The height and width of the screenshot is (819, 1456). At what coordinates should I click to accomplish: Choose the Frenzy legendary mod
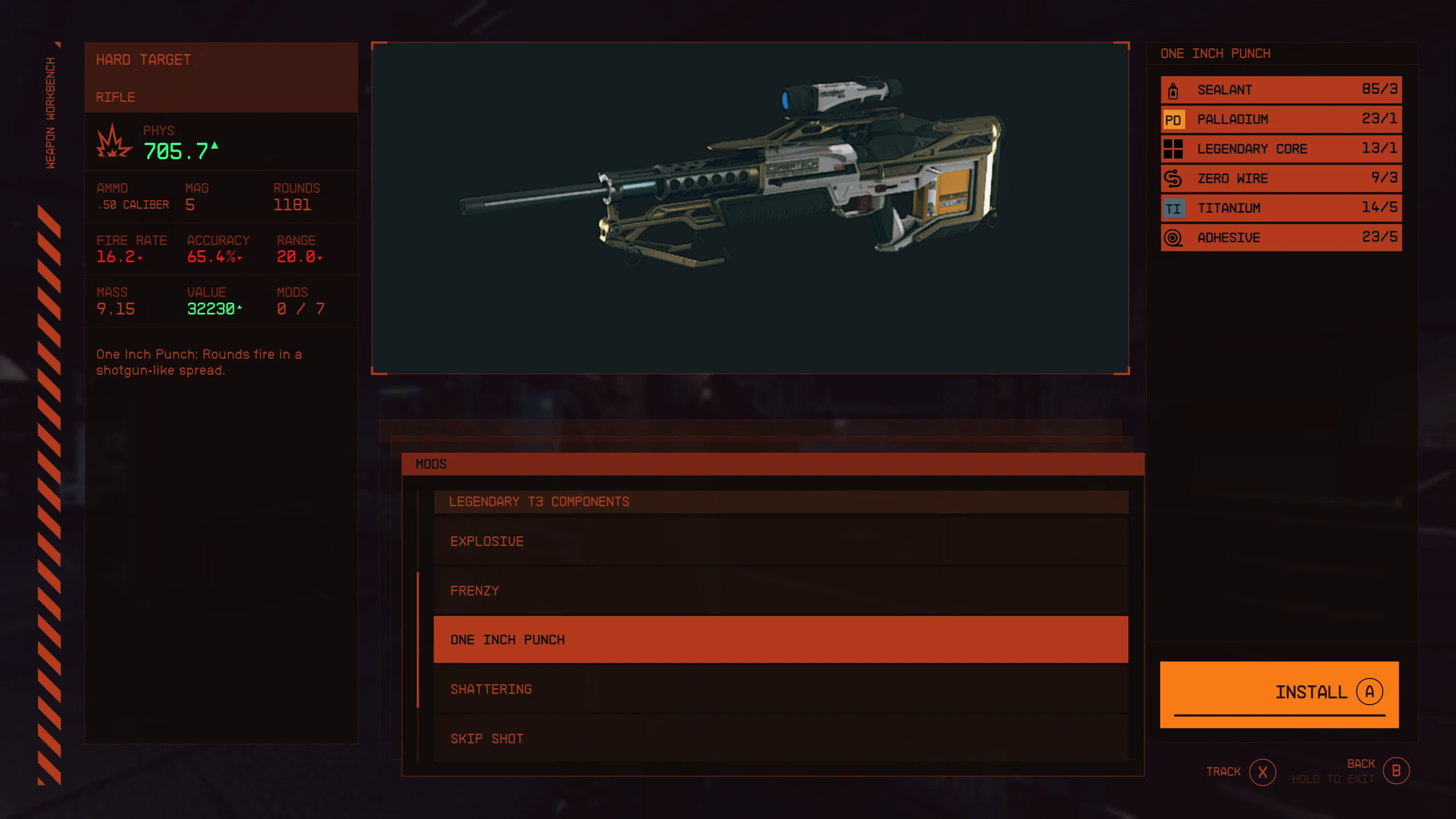click(x=780, y=591)
